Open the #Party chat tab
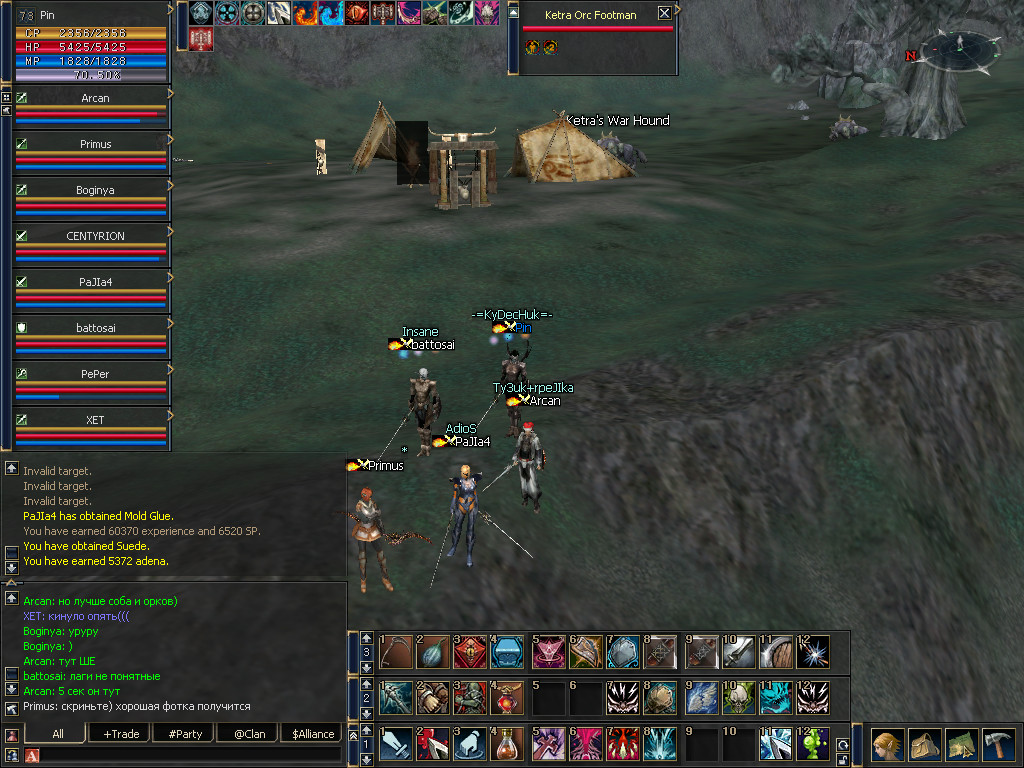Image resolution: width=1024 pixels, height=768 pixels. [x=185, y=733]
